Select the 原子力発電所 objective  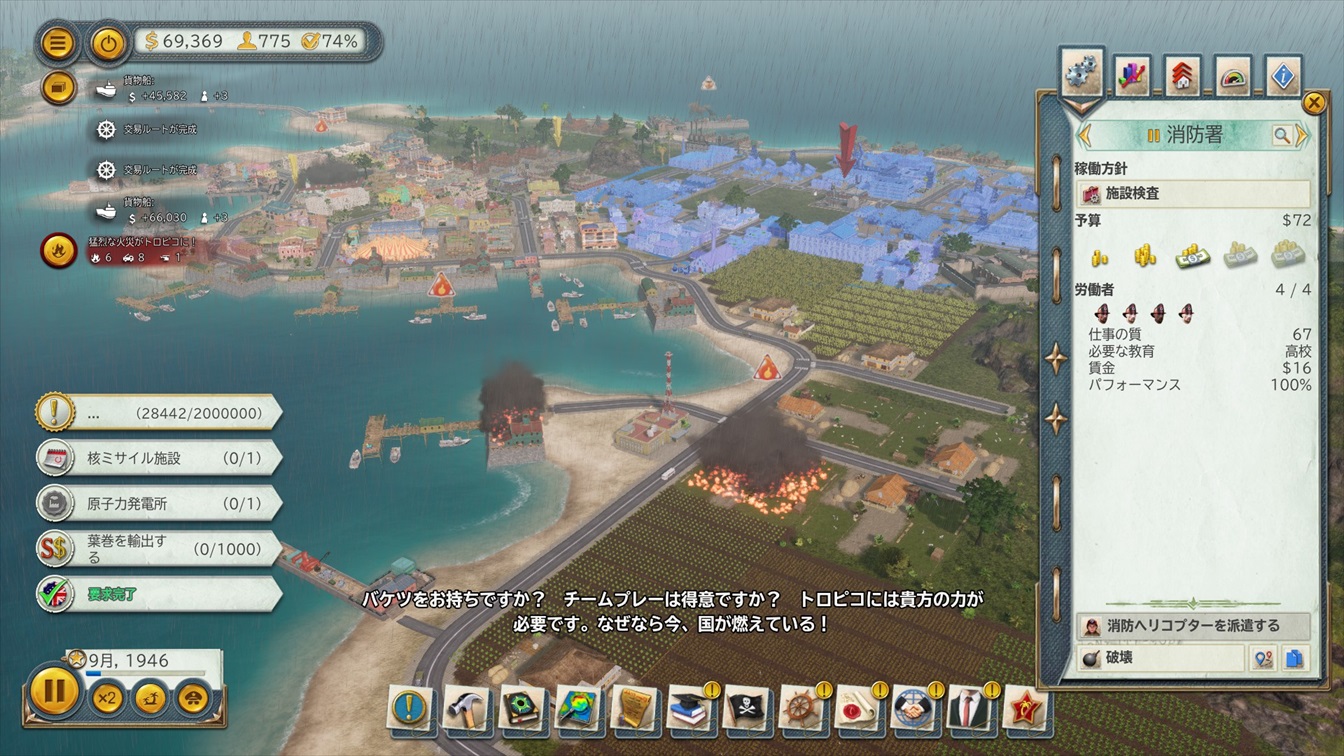[x=158, y=503]
